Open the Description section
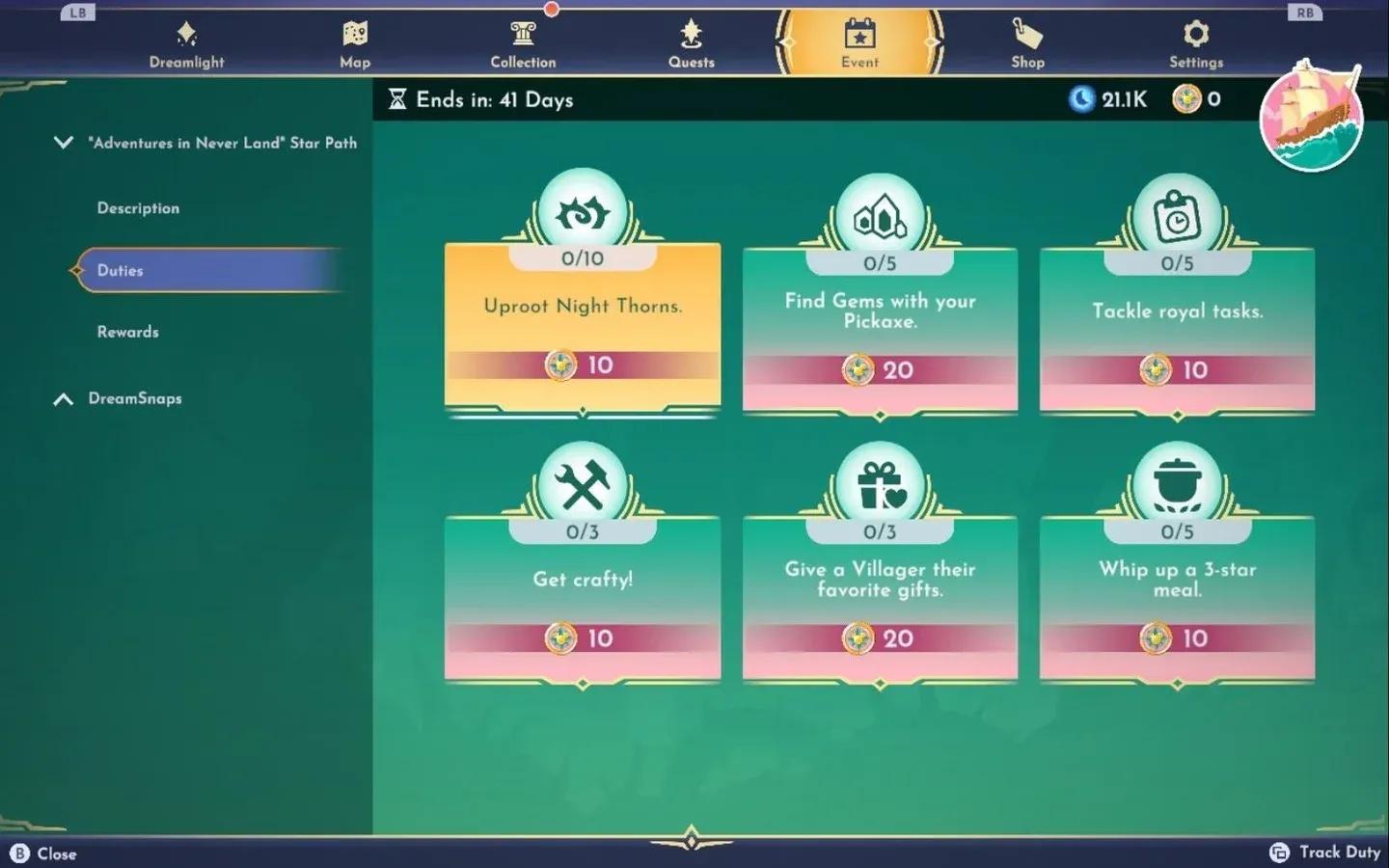 (138, 207)
